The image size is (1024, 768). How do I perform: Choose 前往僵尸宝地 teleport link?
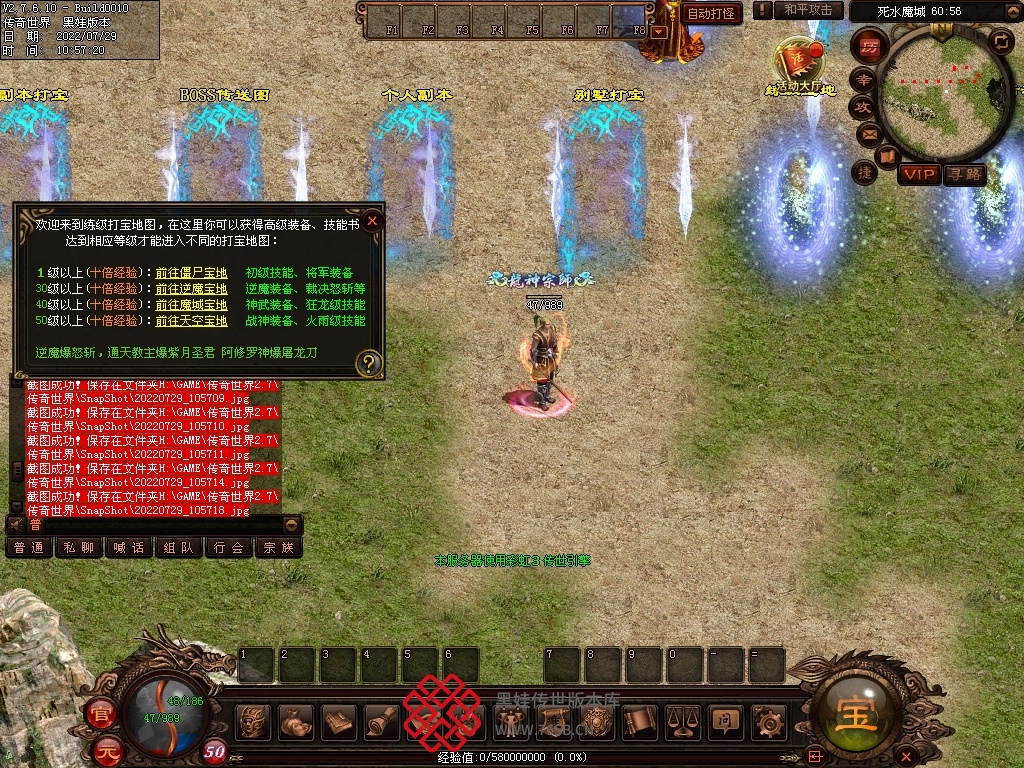tap(191, 272)
